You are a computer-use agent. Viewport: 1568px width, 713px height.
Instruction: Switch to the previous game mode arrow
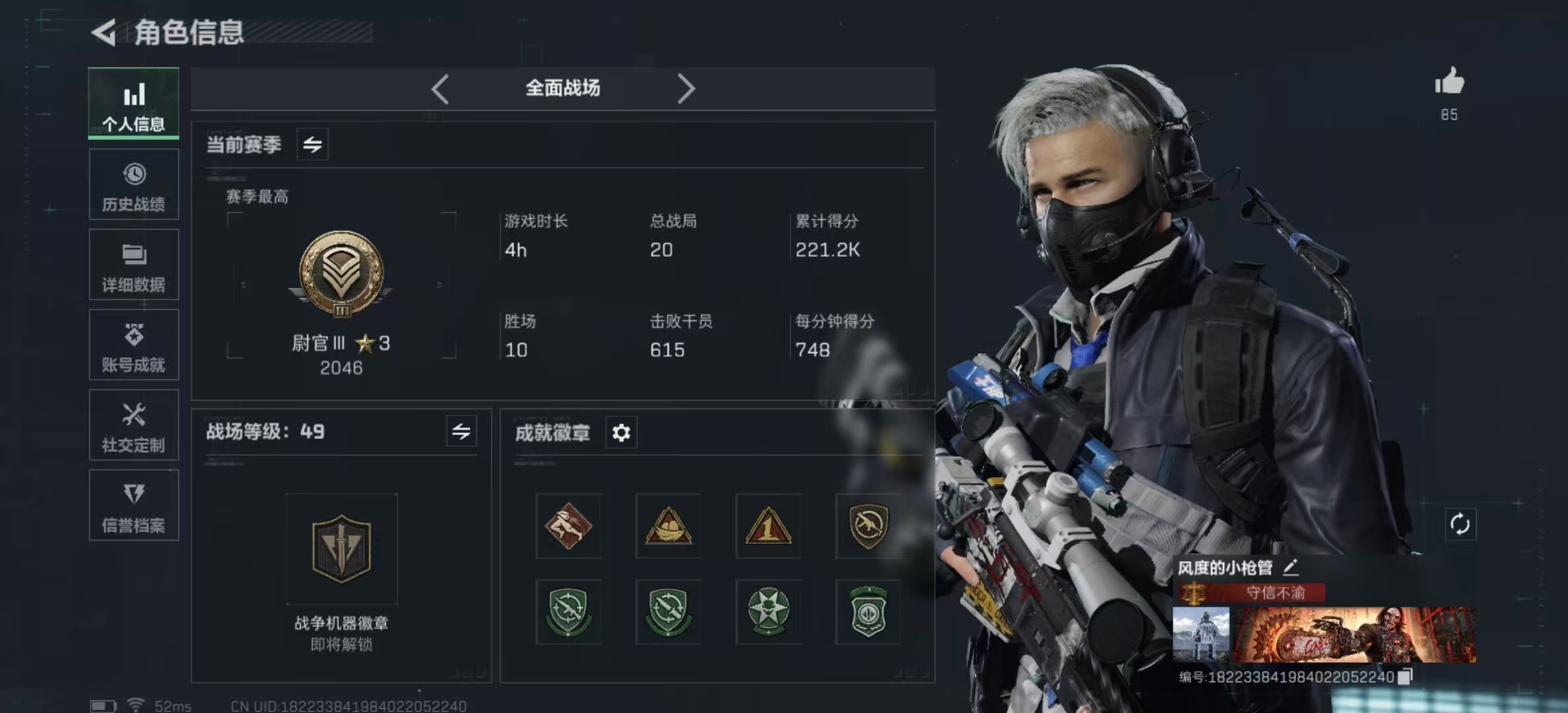click(440, 88)
